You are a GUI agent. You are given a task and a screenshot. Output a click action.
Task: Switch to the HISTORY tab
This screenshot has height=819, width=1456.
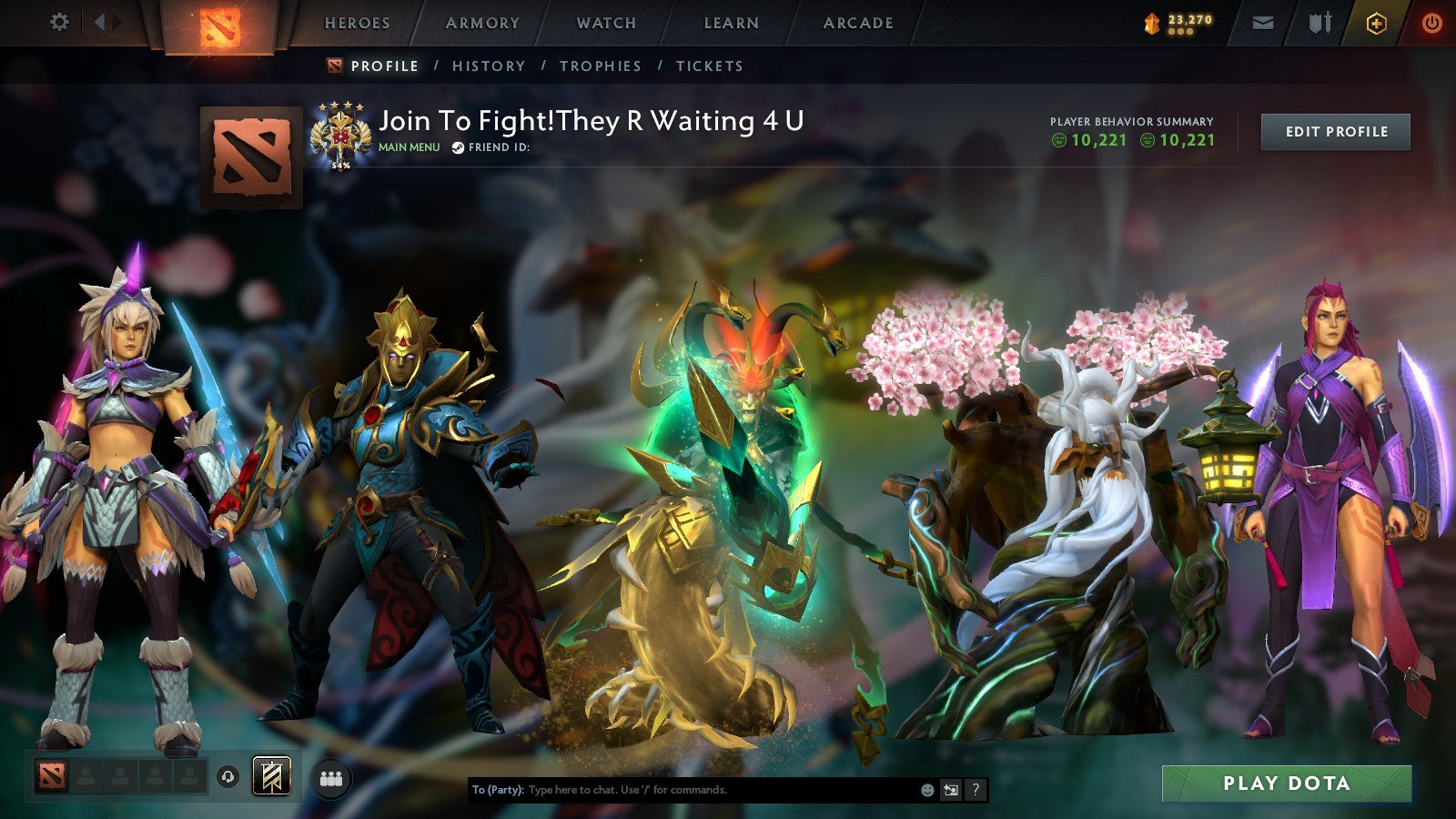[490, 66]
